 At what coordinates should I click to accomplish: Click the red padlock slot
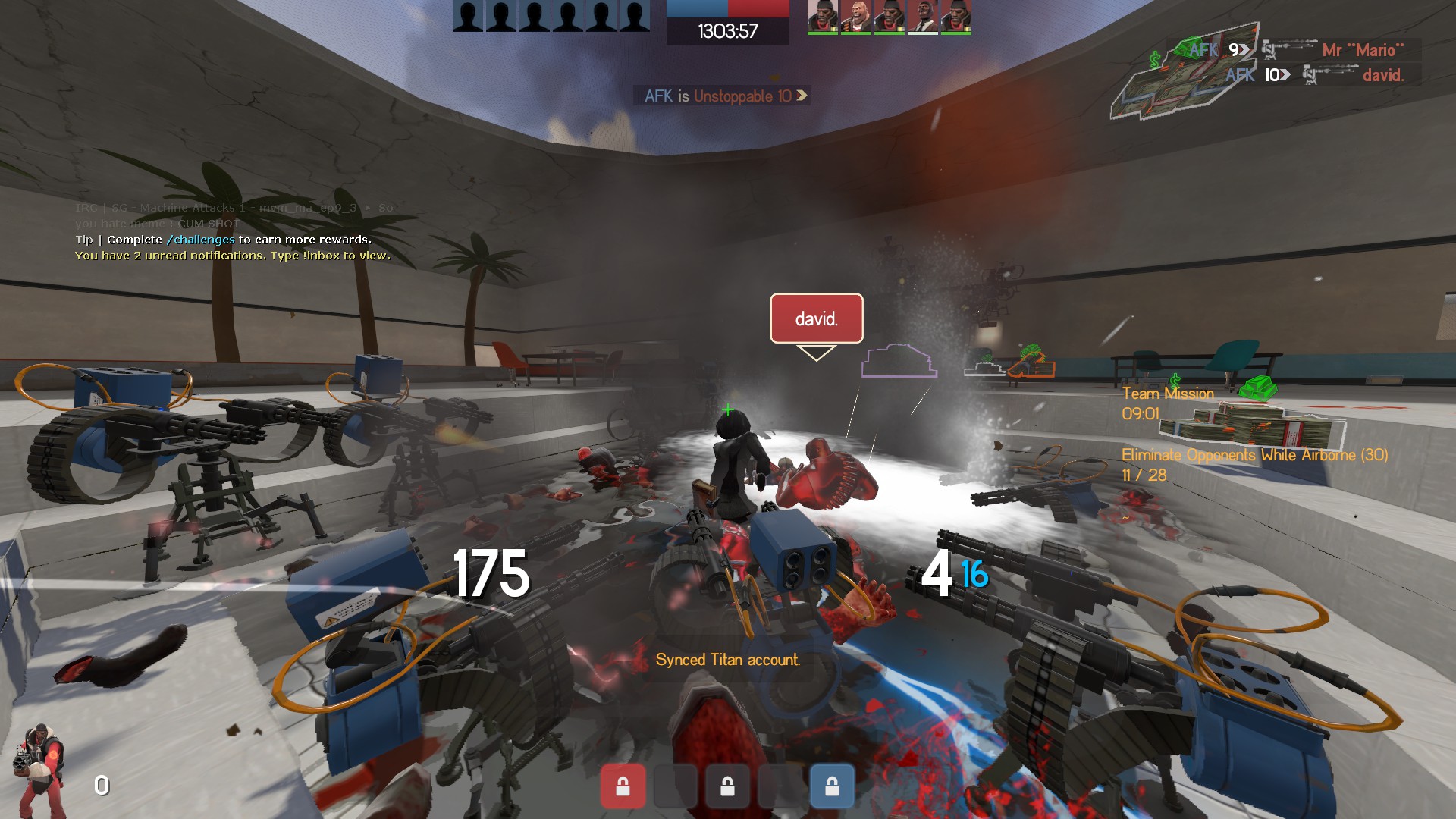623,786
